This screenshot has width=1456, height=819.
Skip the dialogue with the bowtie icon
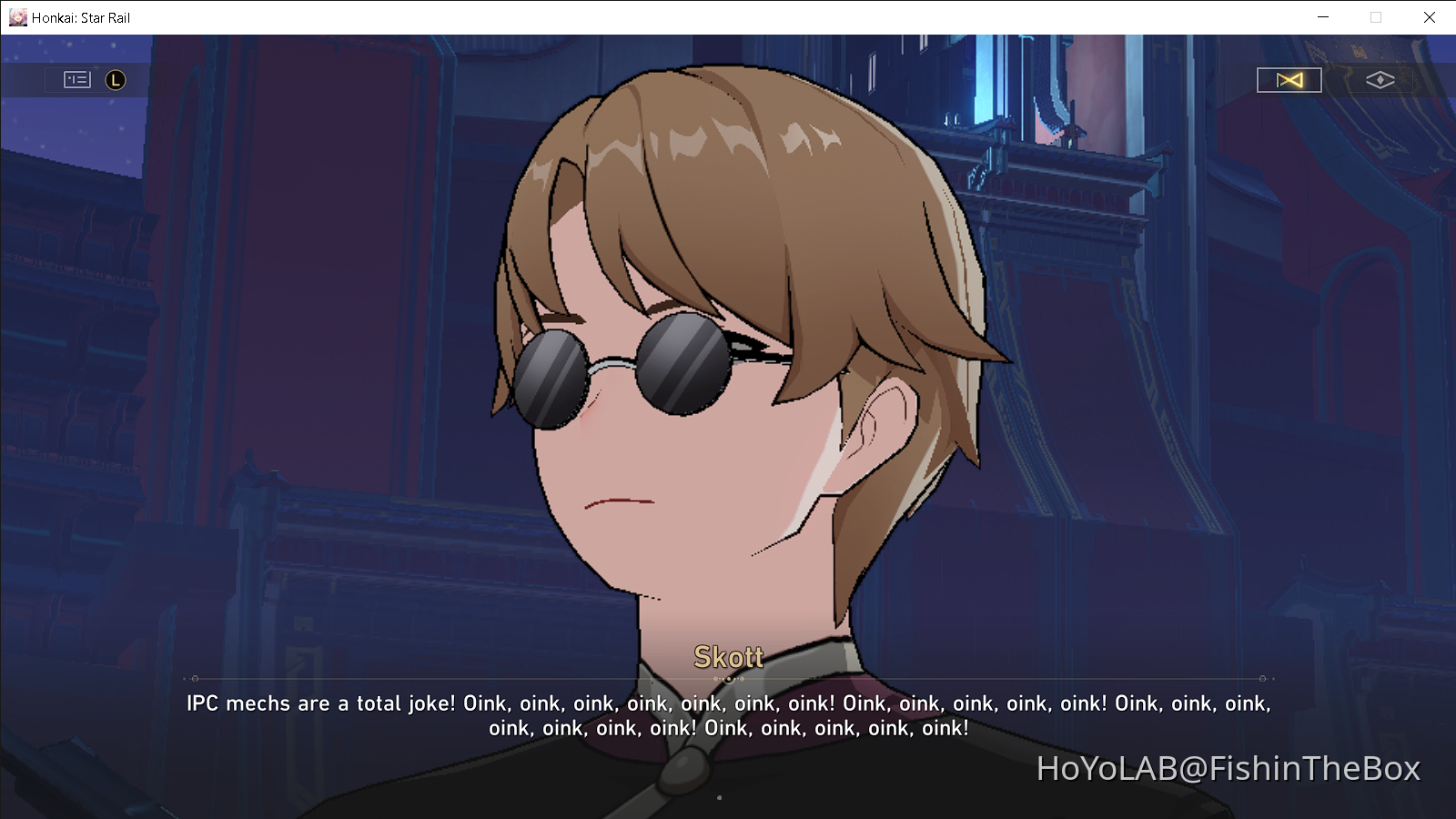[1289, 79]
